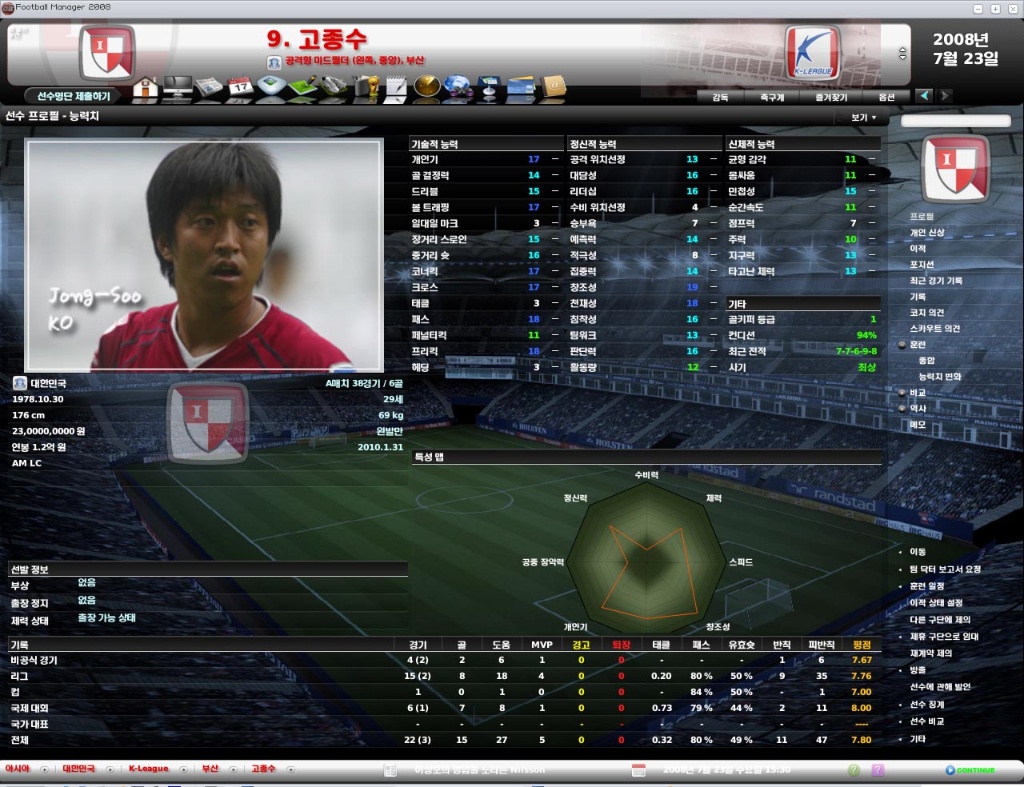This screenshot has width=1024, height=787.
Task: Show the 포지션 page
Action: pyautogui.click(x=920, y=264)
